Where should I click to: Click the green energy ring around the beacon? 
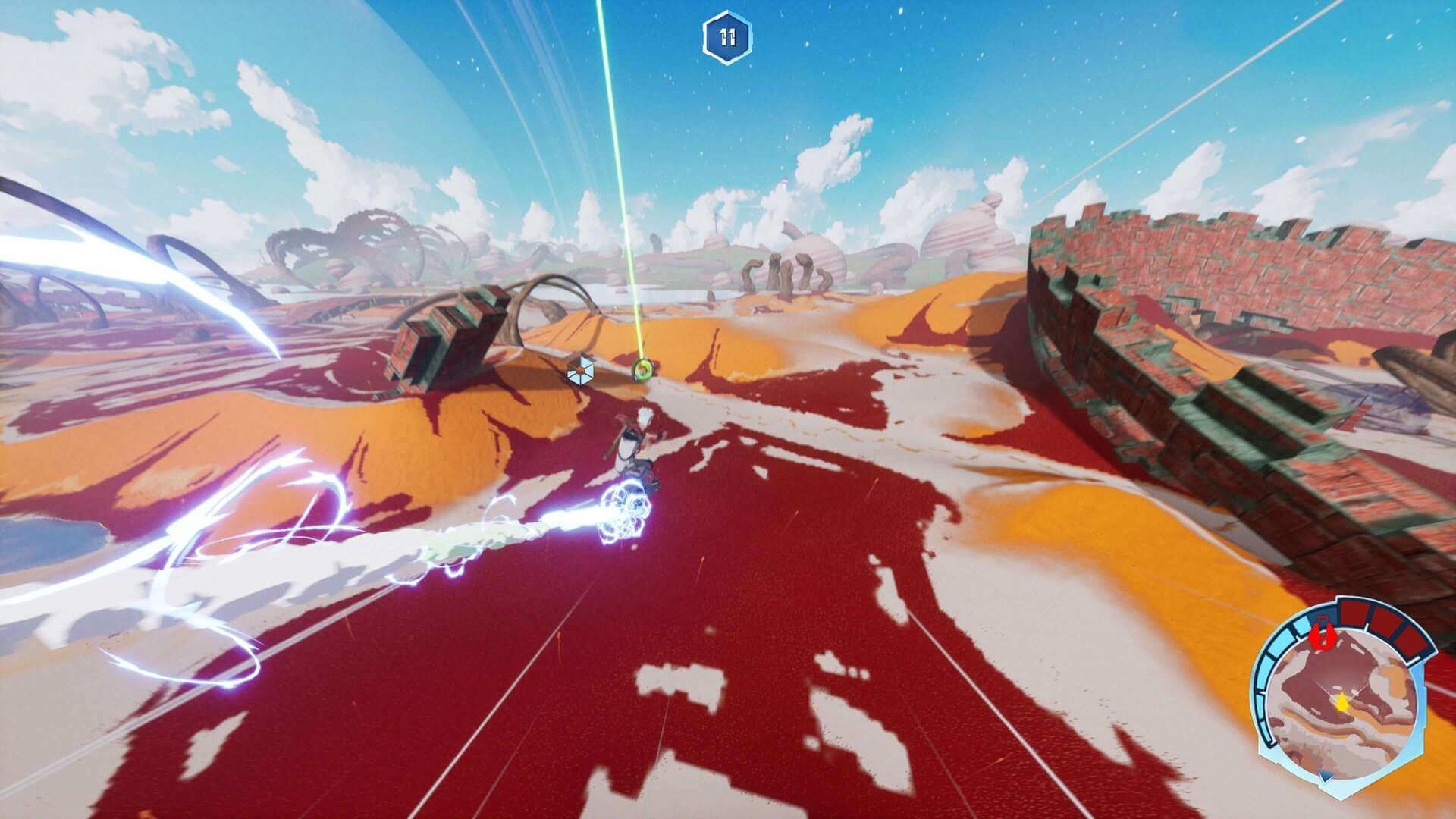pyautogui.click(x=642, y=368)
